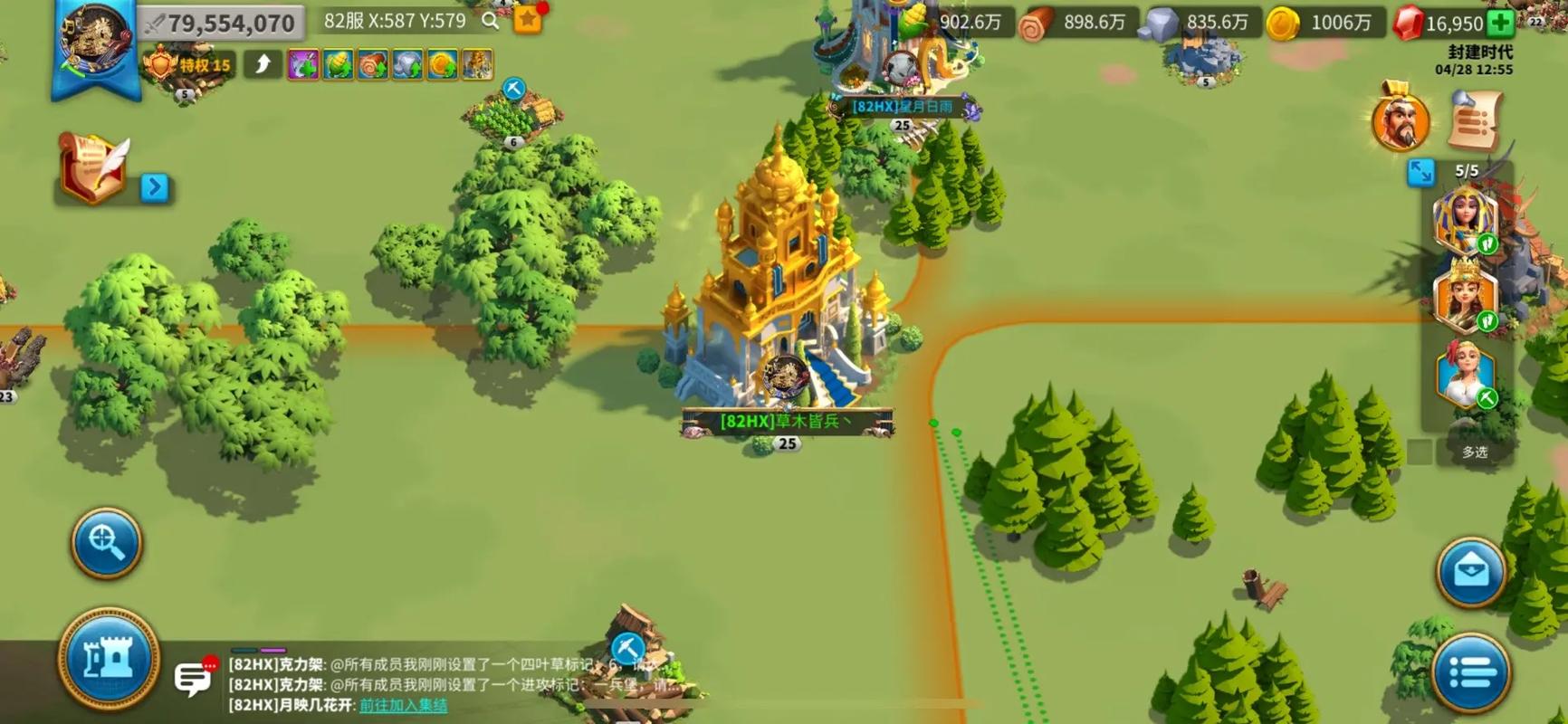Follow the 前往加入集结 chat link
The width and height of the screenshot is (1568, 724).
[x=403, y=705]
